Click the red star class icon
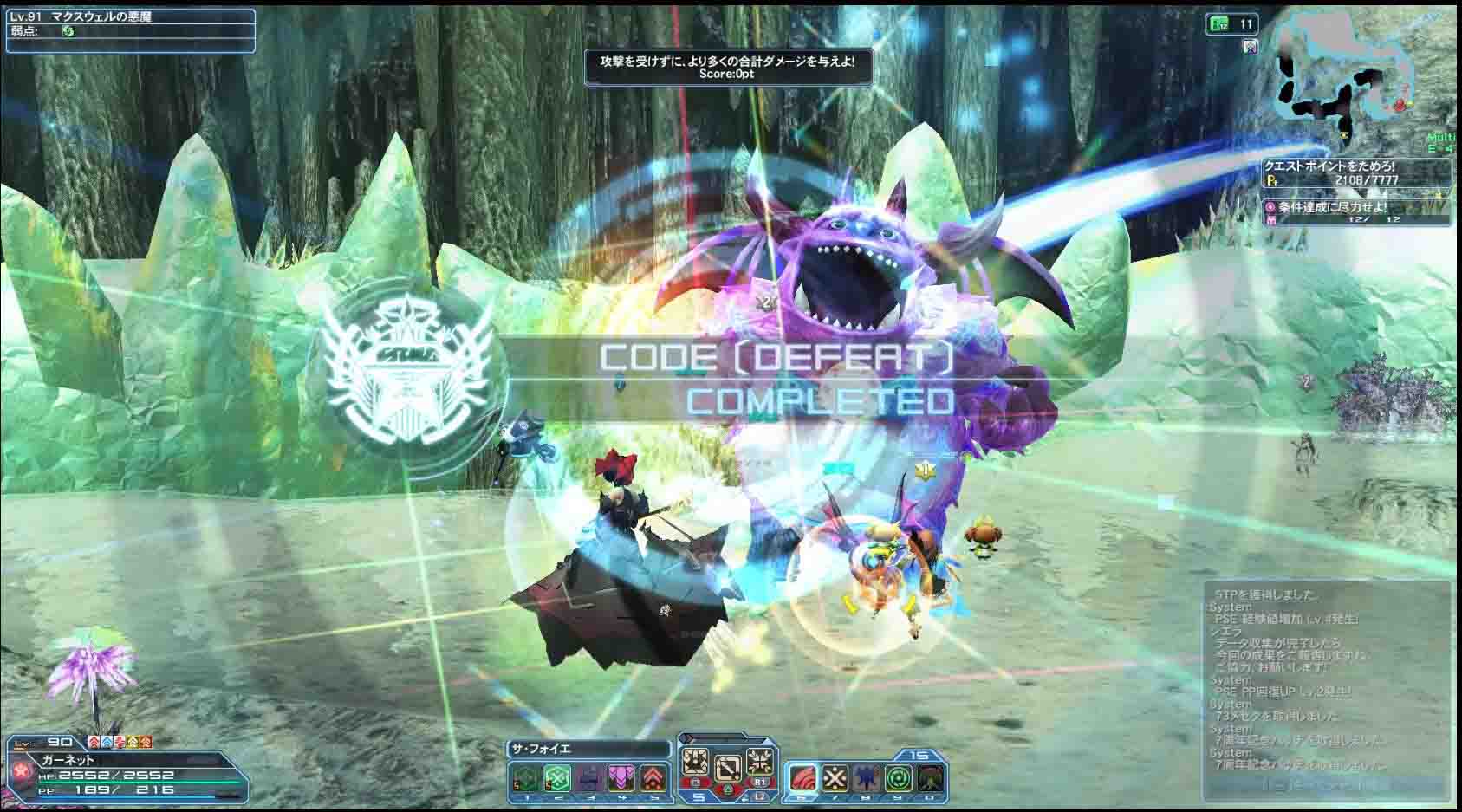The width and height of the screenshot is (1462, 812). pyautogui.click(x=18, y=771)
